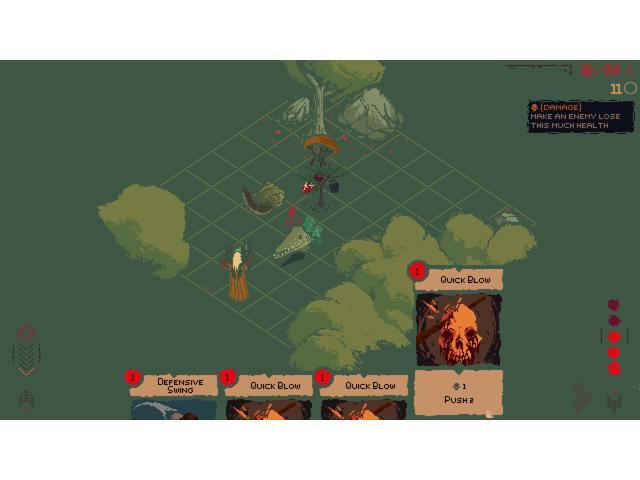The image size is (640, 480).
Task: Open the draw pile chevron stack beside the arrow
Action: point(614,400)
